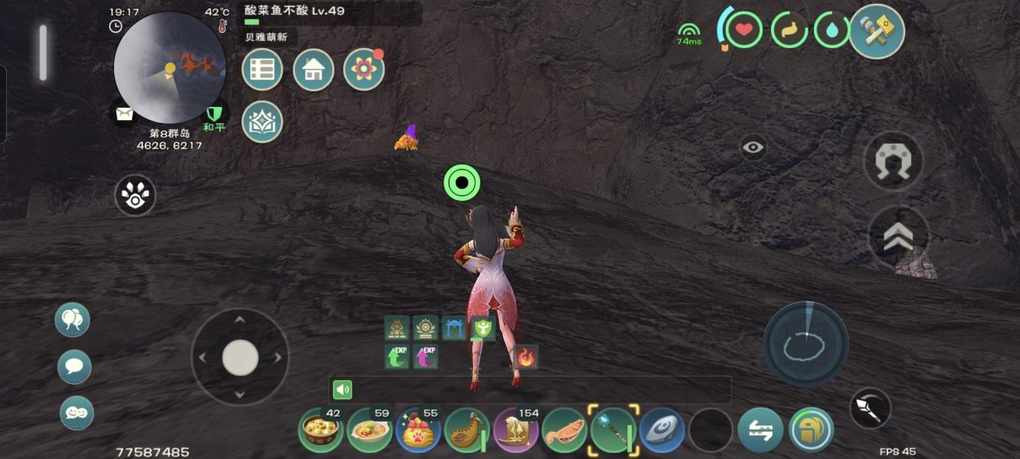Screen dimensions: 1020x459
Task: Open the star book icon
Action: 262,121
